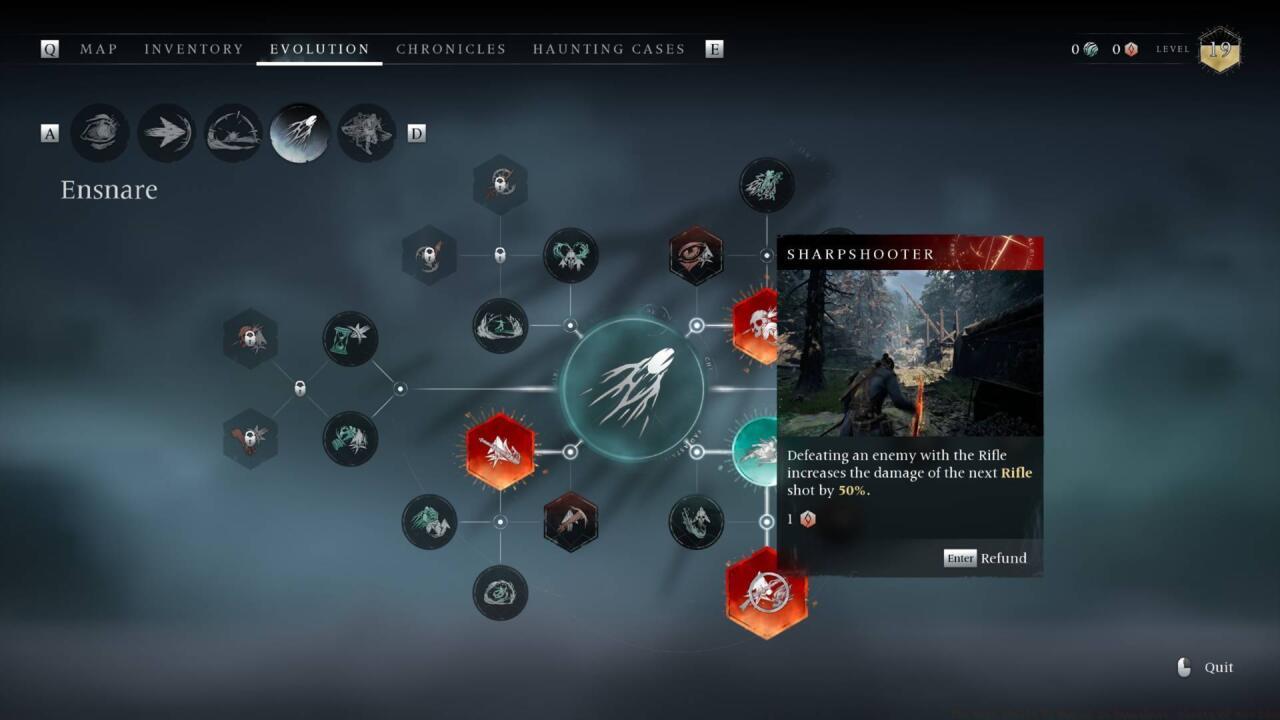Select the teal unlocked skill right of center

click(757, 452)
